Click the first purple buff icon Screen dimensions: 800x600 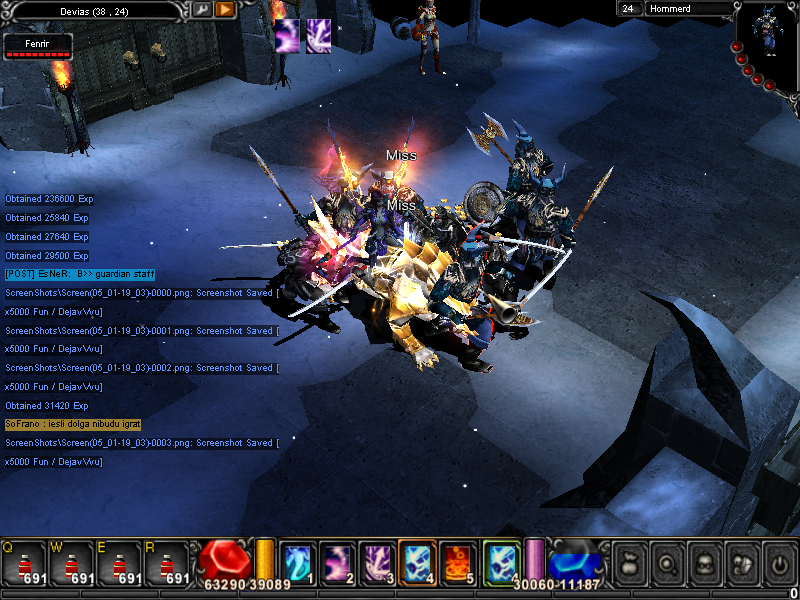[288, 31]
